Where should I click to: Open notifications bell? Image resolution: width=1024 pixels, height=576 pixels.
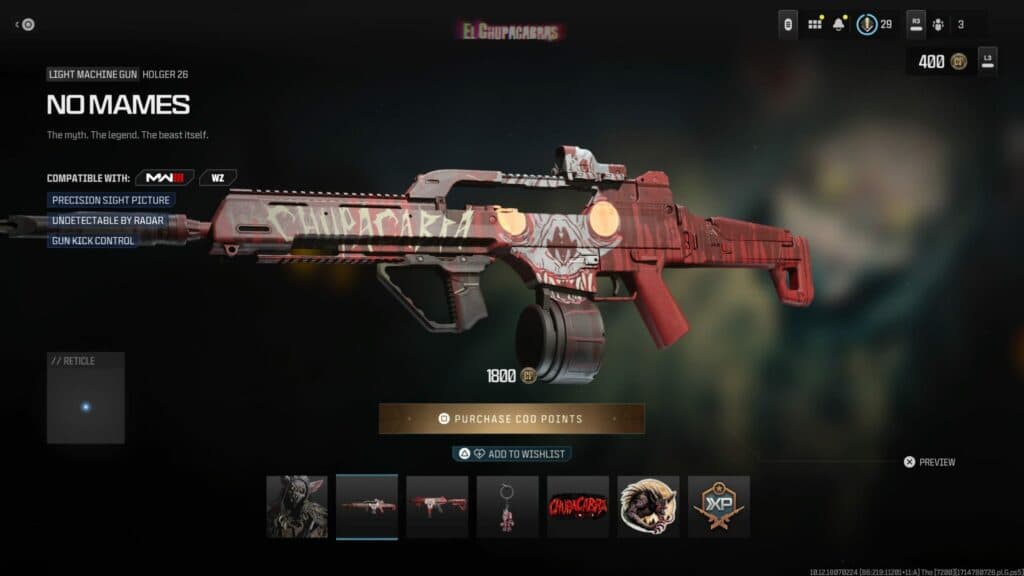839,24
